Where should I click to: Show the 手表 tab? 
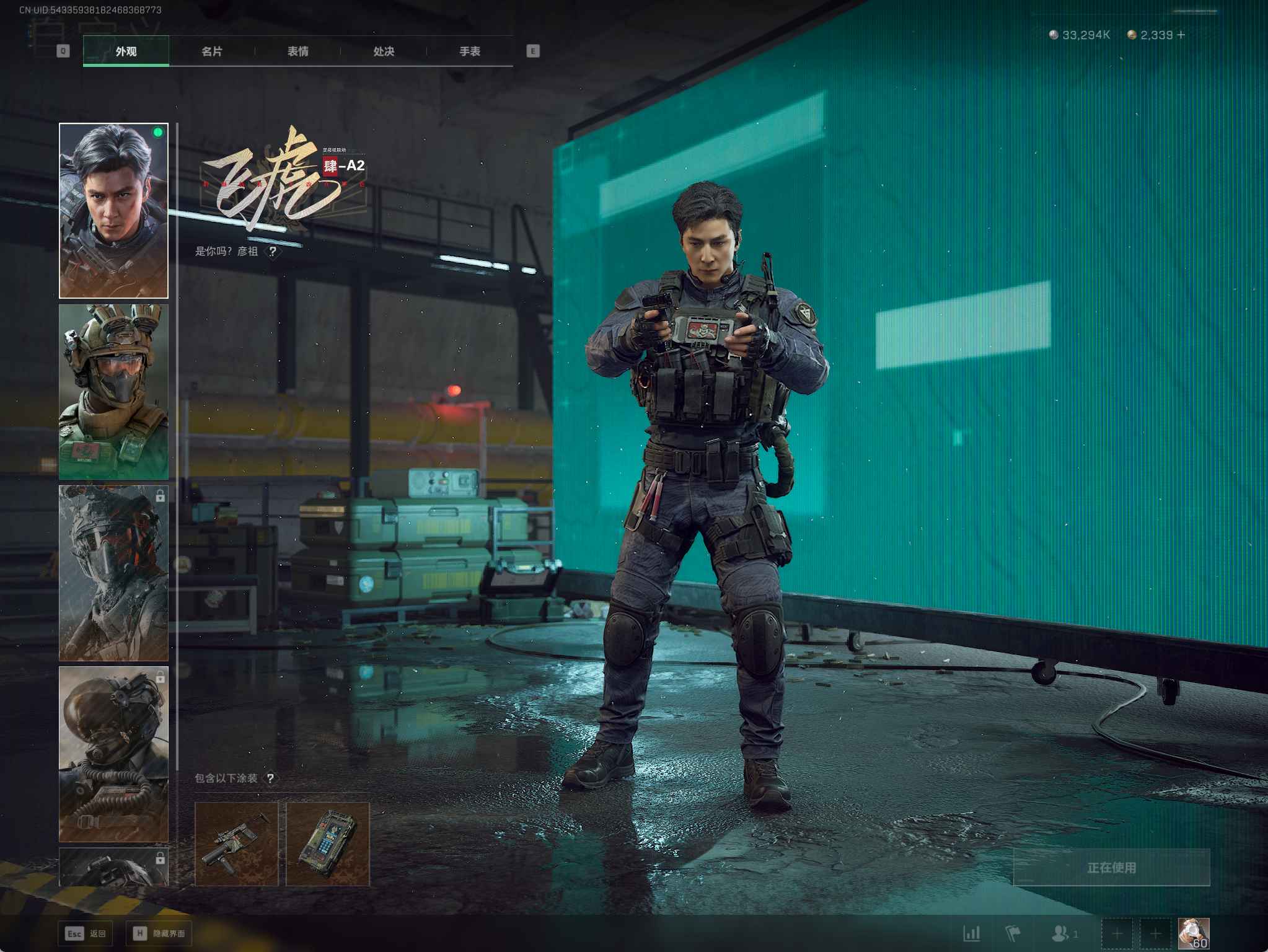(470, 51)
